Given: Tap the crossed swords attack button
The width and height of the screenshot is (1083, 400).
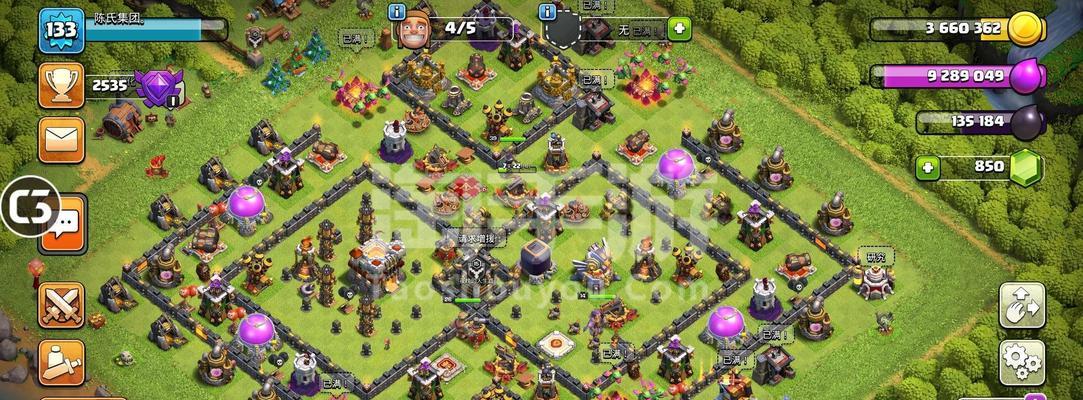Looking at the screenshot, I should tap(61, 305).
